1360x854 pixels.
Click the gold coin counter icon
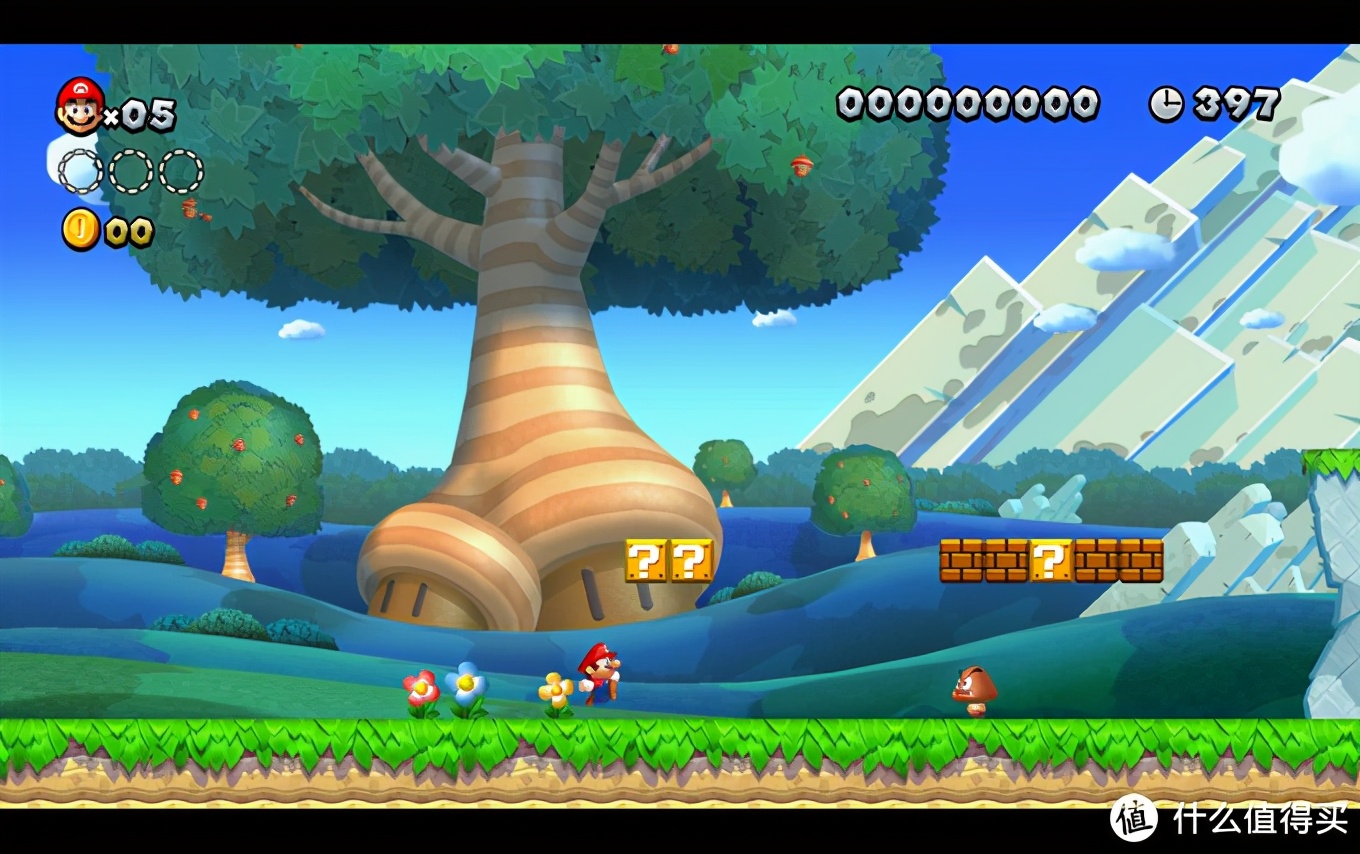80,229
